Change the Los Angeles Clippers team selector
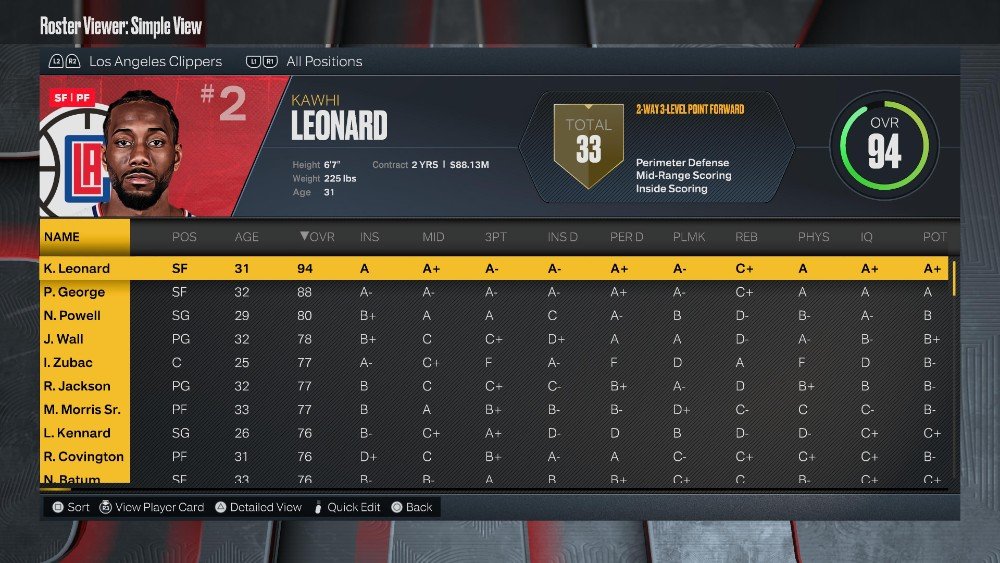 [155, 61]
